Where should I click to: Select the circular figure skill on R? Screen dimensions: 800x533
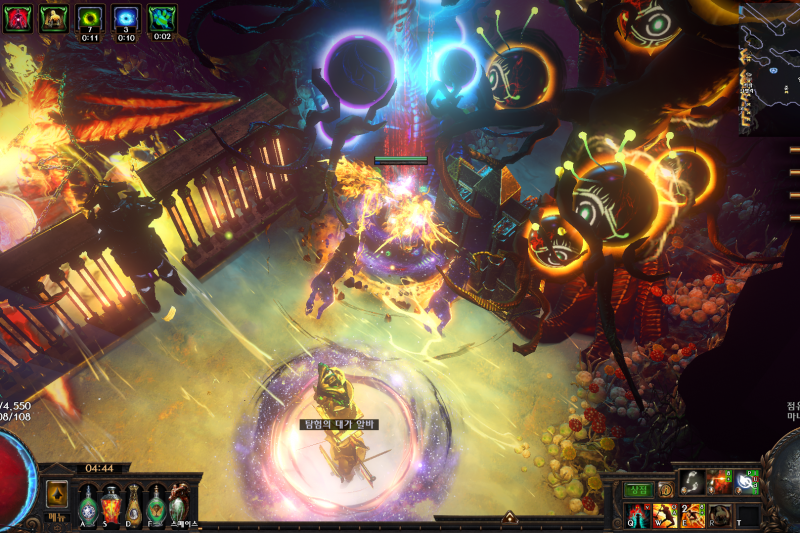pyautogui.click(x=720, y=515)
